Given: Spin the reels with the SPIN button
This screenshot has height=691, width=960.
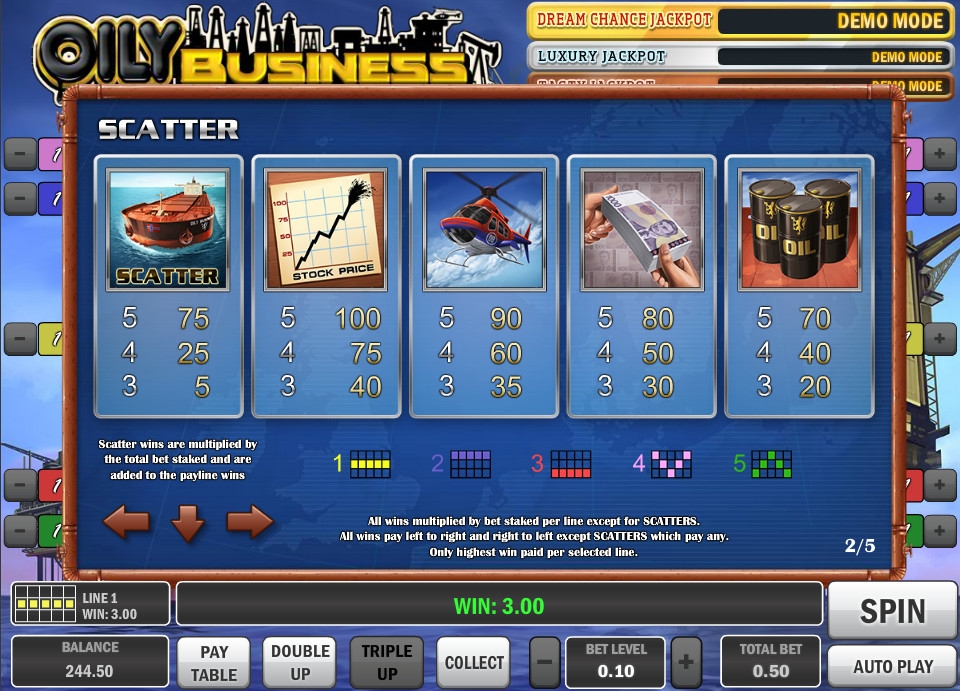Looking at the screenshot, I should [x=892, y=610].
